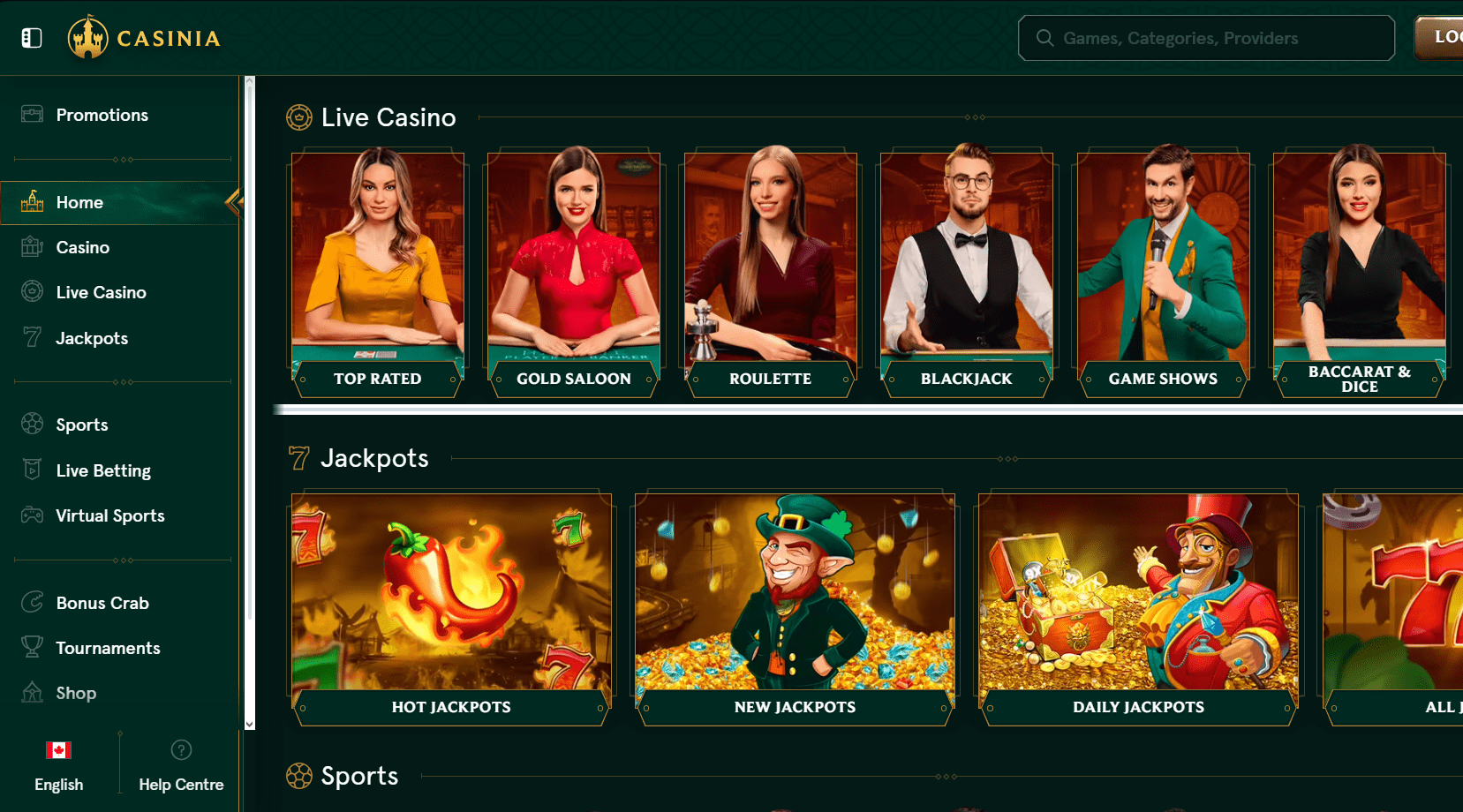Image resolution: width=1463 pixels, height=812 pixels.
Task: Open the Sports section in sidebar
Action: click(81, 425)
